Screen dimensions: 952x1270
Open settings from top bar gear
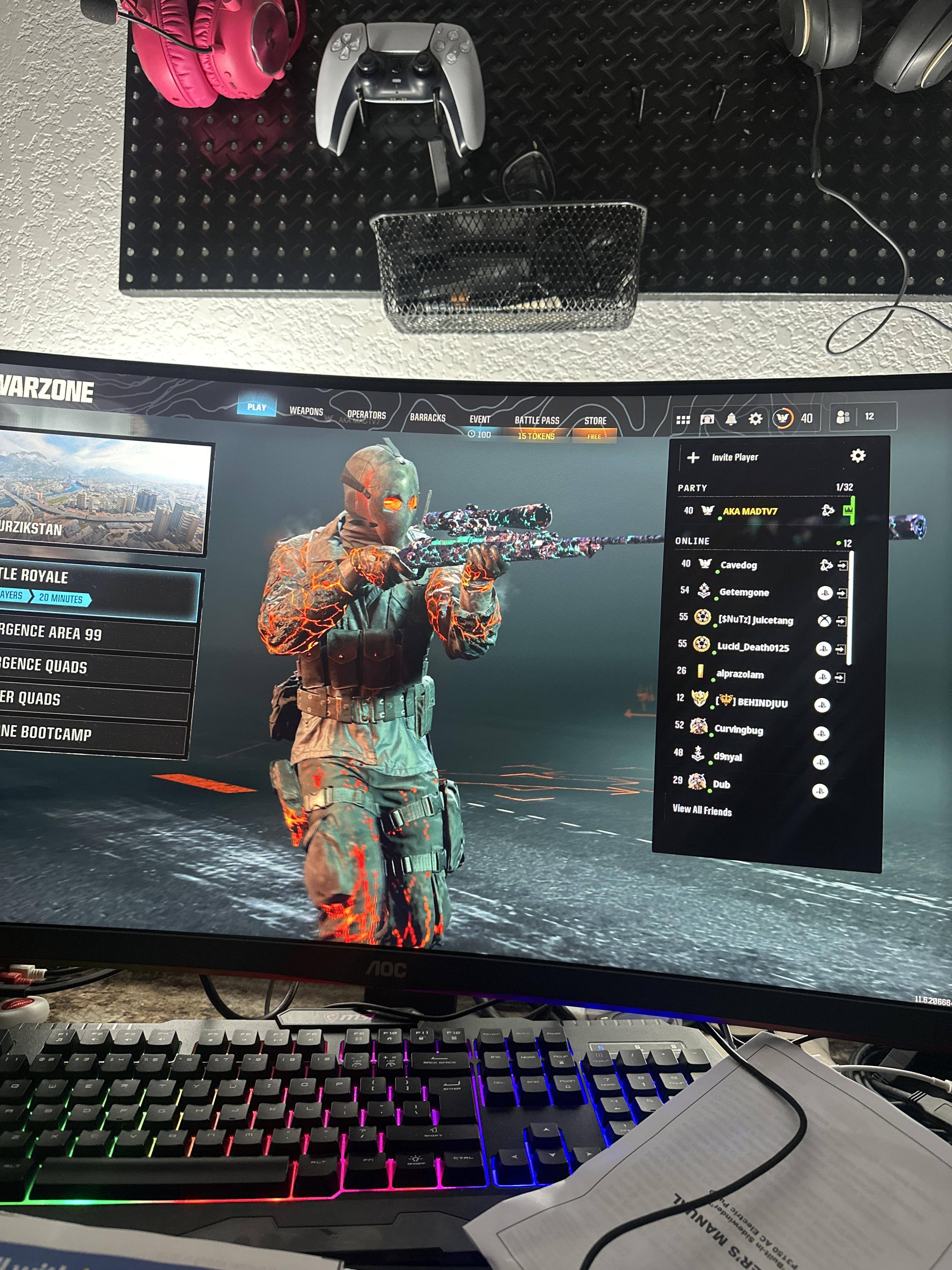(x=755, y=419)
